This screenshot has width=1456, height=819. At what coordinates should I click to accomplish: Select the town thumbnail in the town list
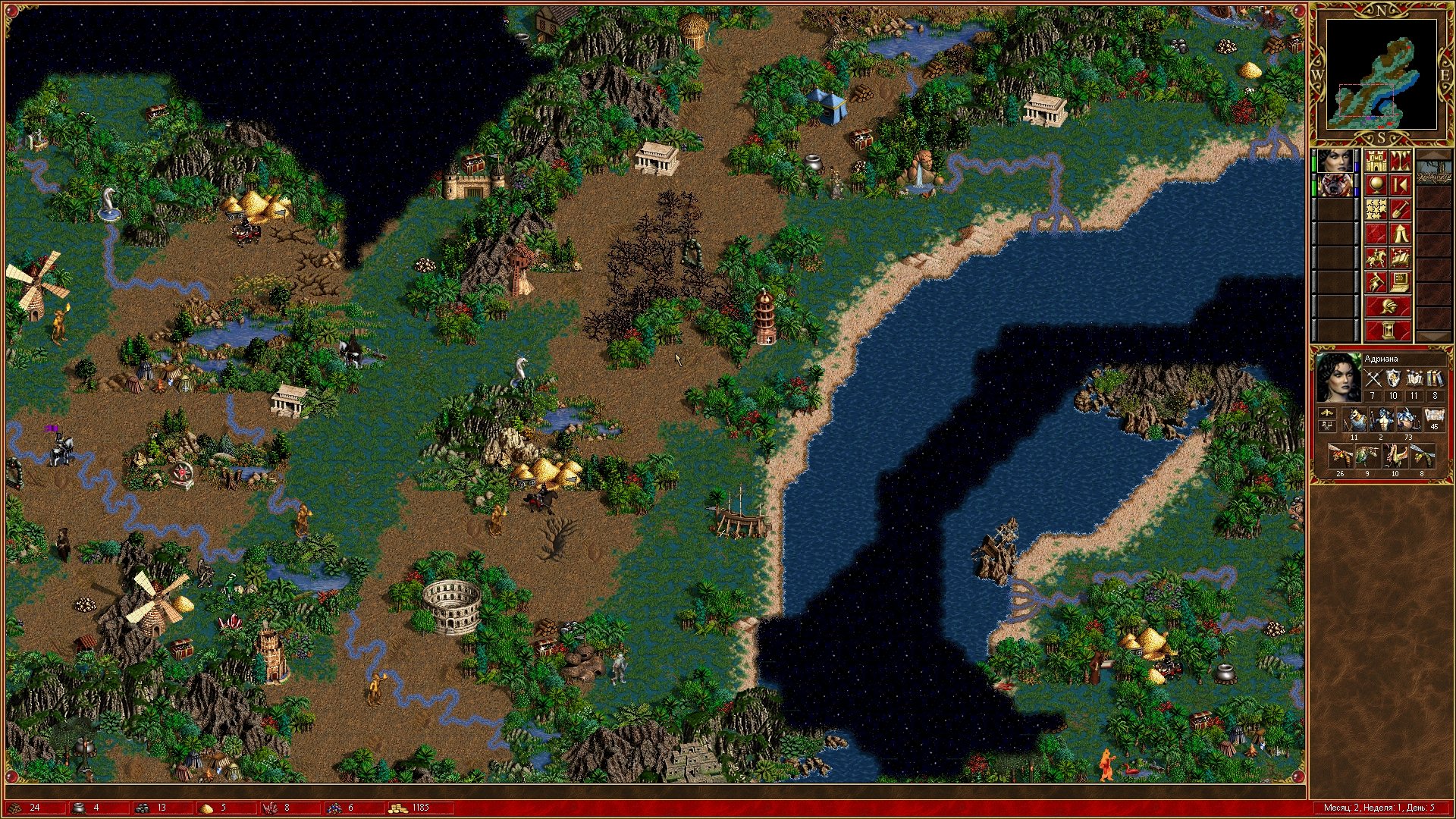click(x=1432, y=173)
